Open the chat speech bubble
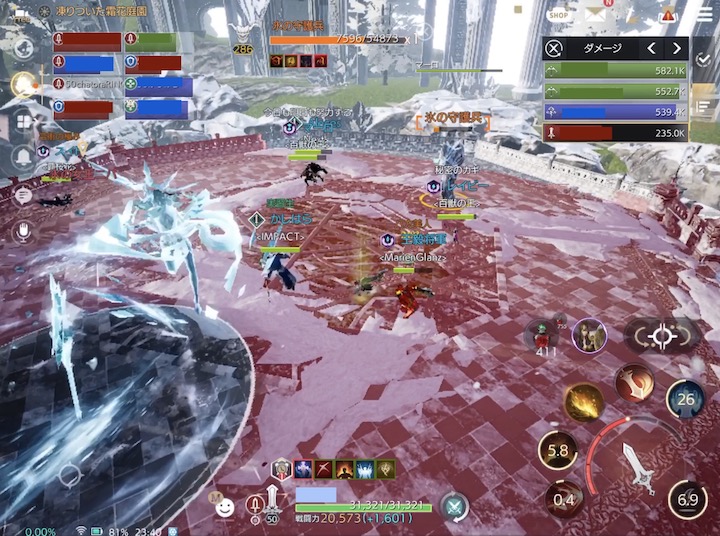 tap(22, 195)
